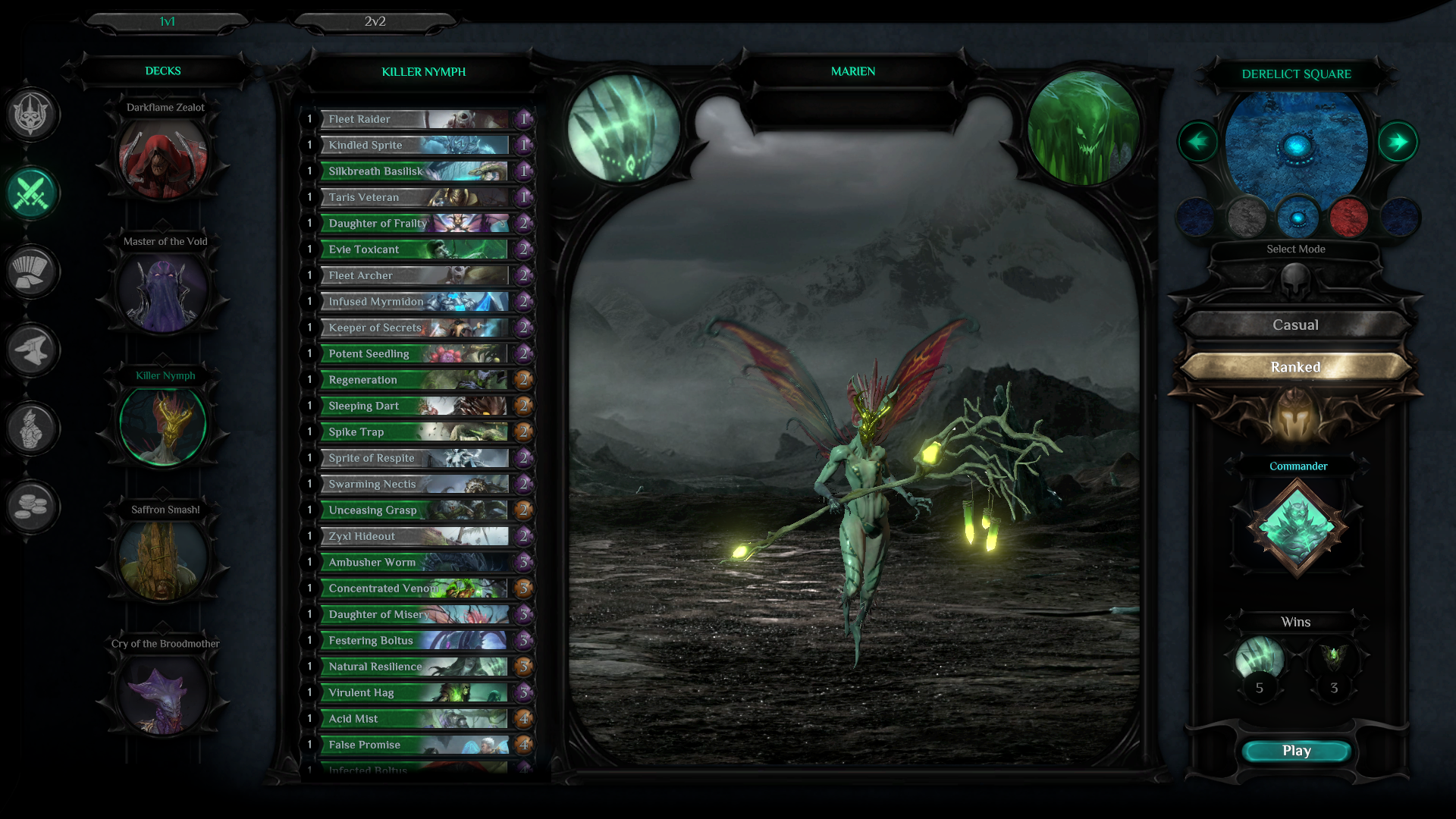
Task: Select the red map thumbnail
Action: (1348, 218)
